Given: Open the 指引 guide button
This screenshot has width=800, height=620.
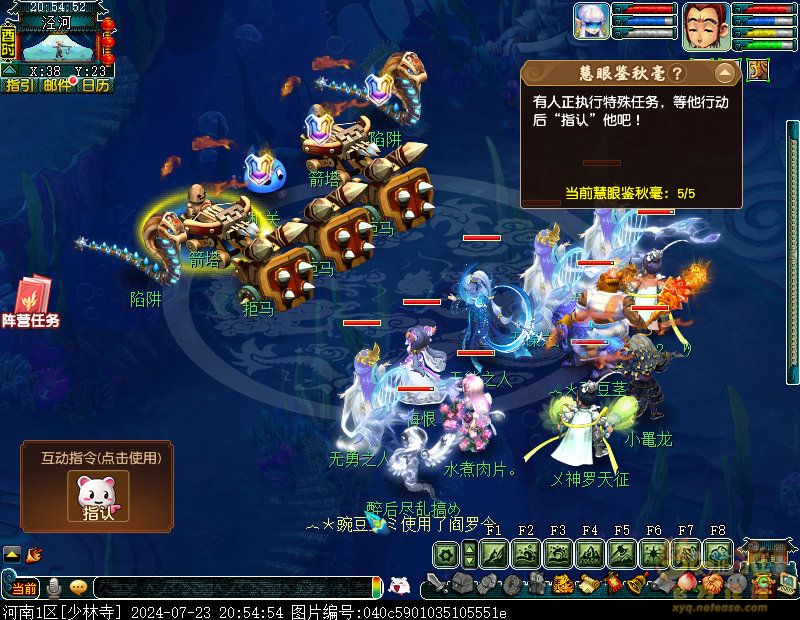Looking at the screenshot, I should [x=18, y=85].
